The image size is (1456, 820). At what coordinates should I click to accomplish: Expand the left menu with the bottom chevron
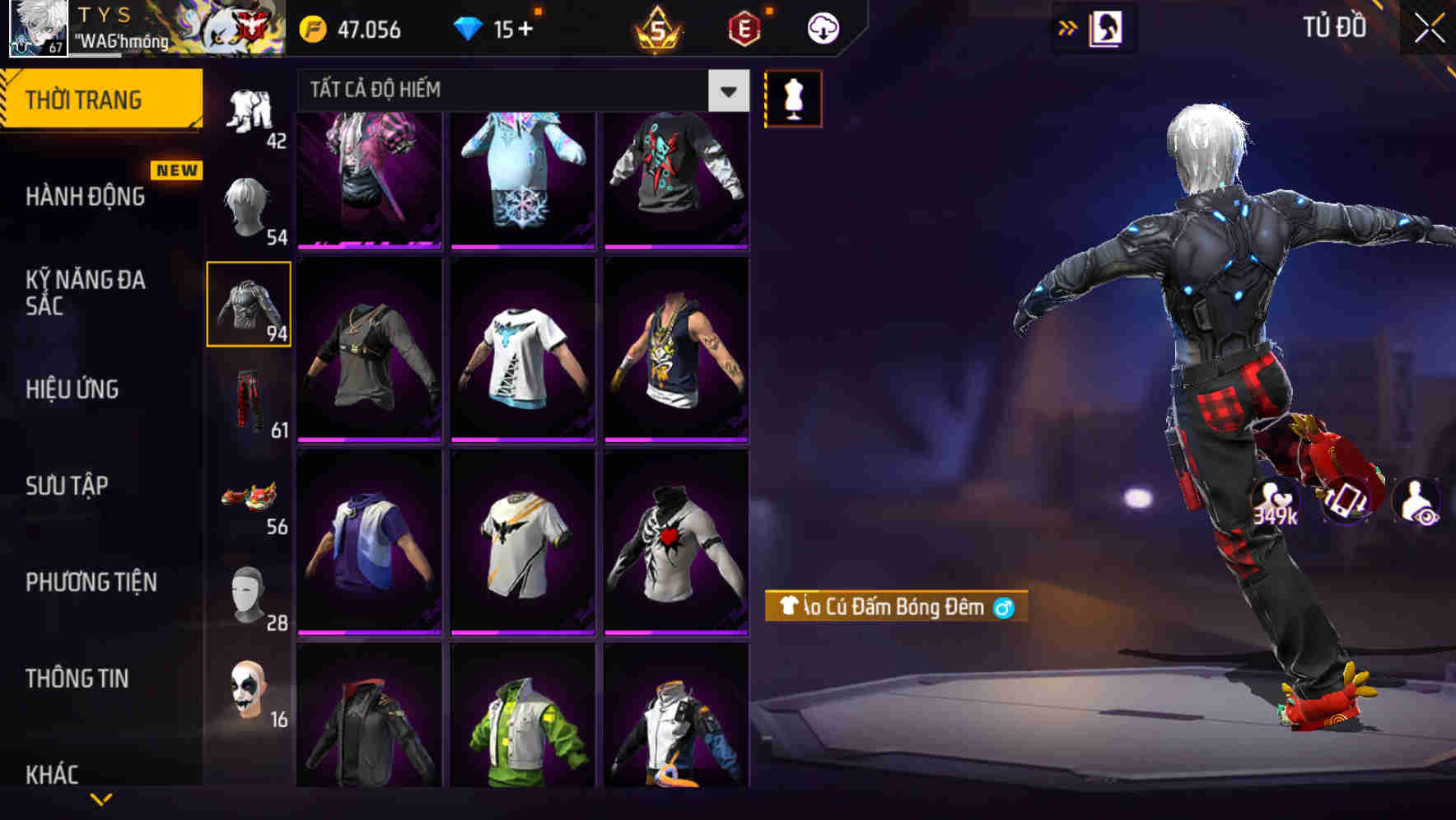pyautogui.click(x=102, y=800)
